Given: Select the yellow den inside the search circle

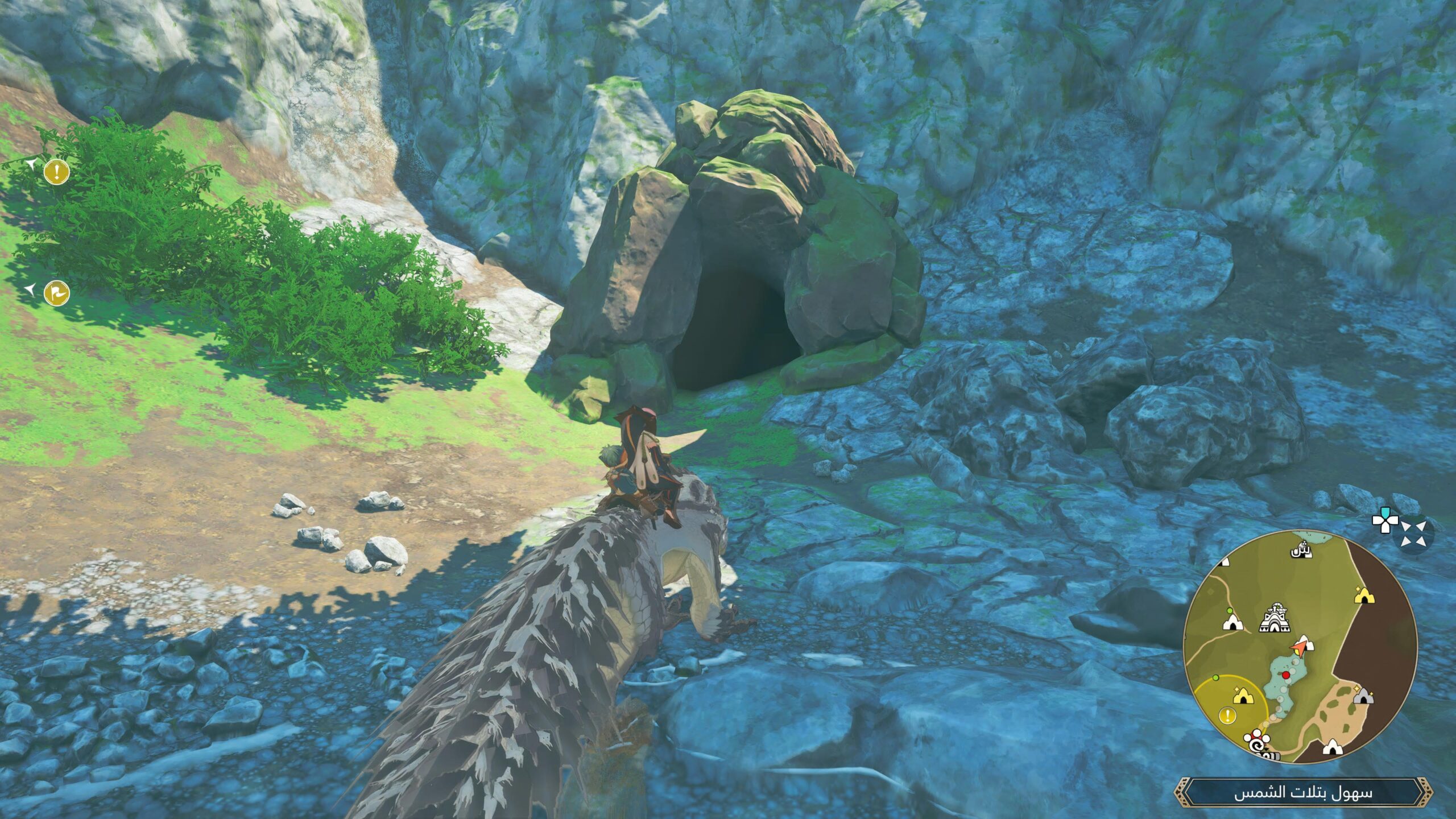Looking at the screenshot, I should point(1242,696).
